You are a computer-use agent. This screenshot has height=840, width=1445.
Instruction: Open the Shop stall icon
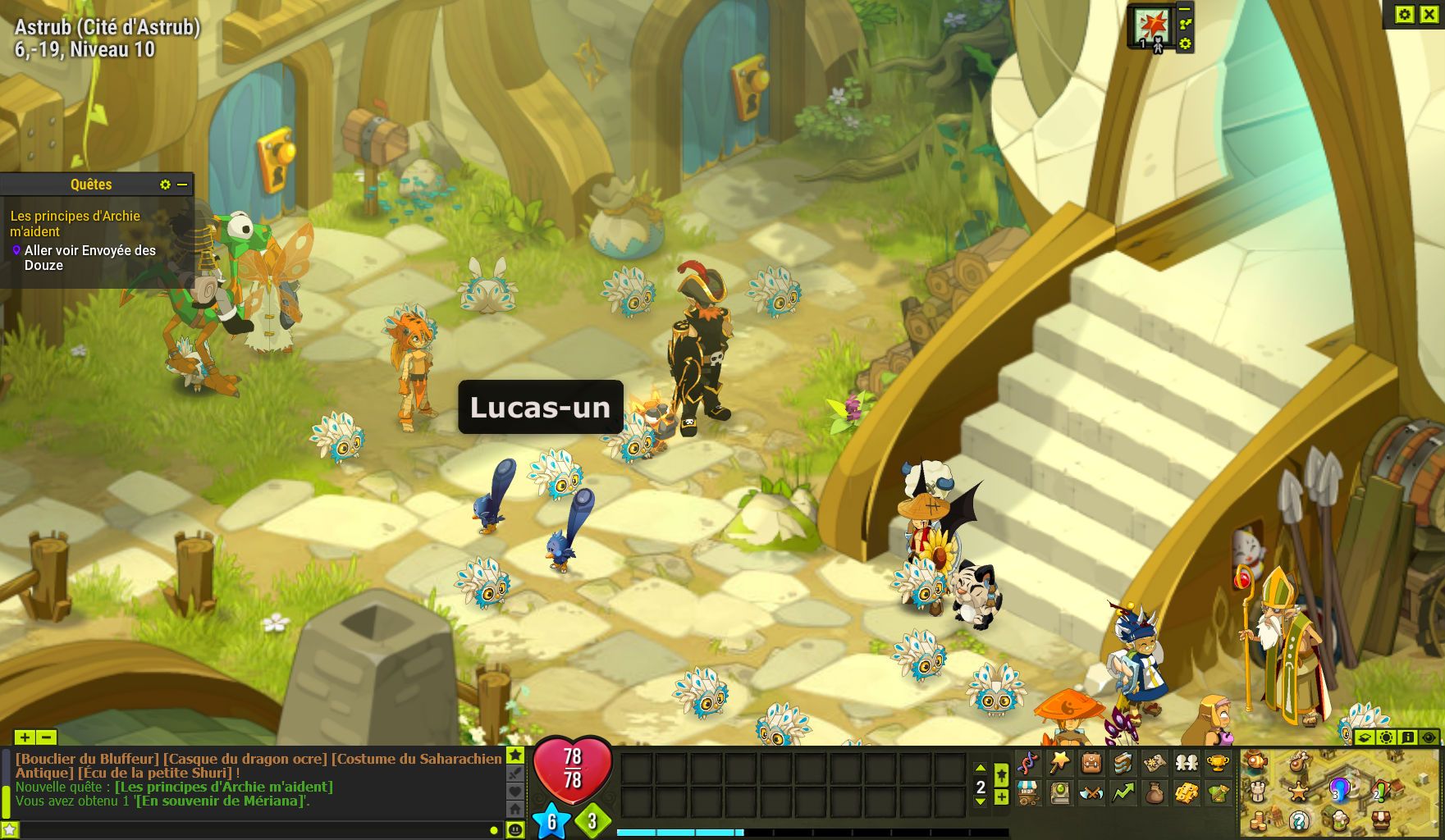1028,792
